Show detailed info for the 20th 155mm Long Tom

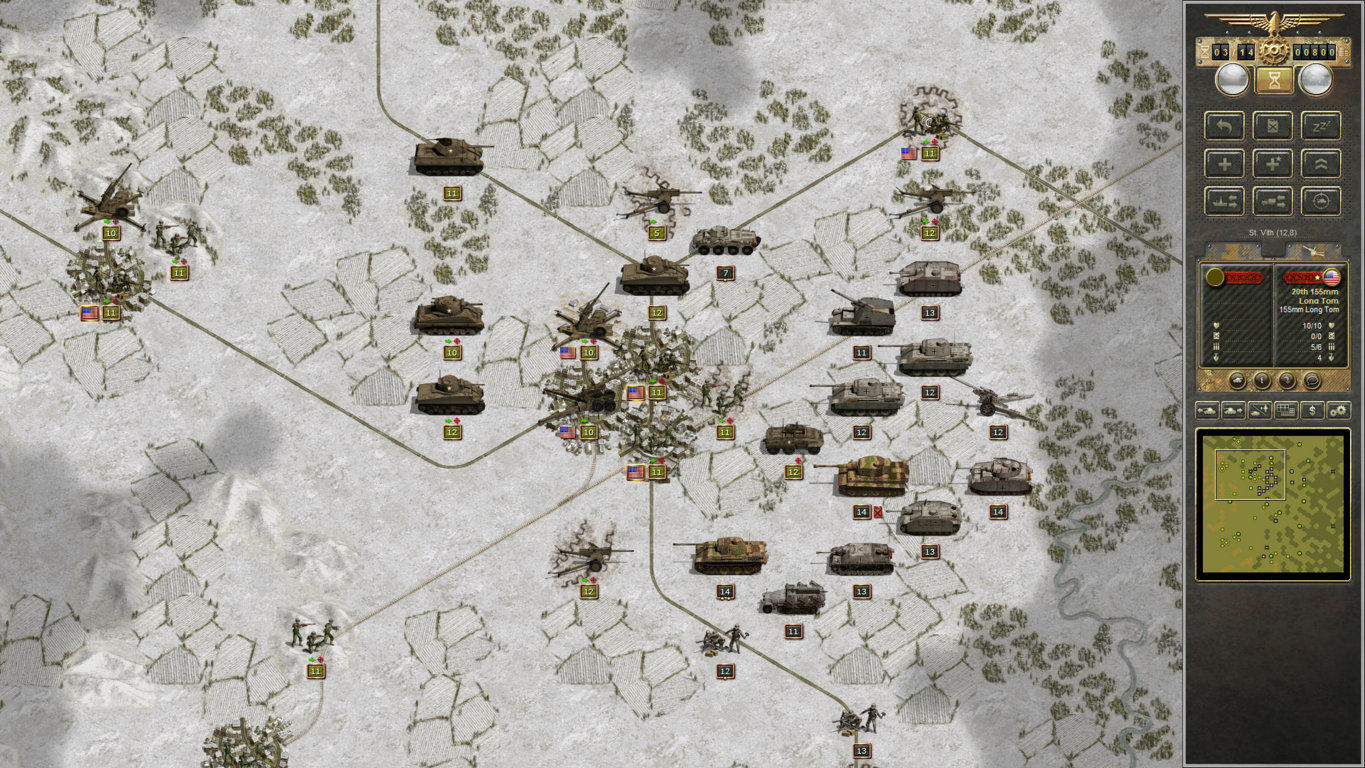click(1261, 381)
